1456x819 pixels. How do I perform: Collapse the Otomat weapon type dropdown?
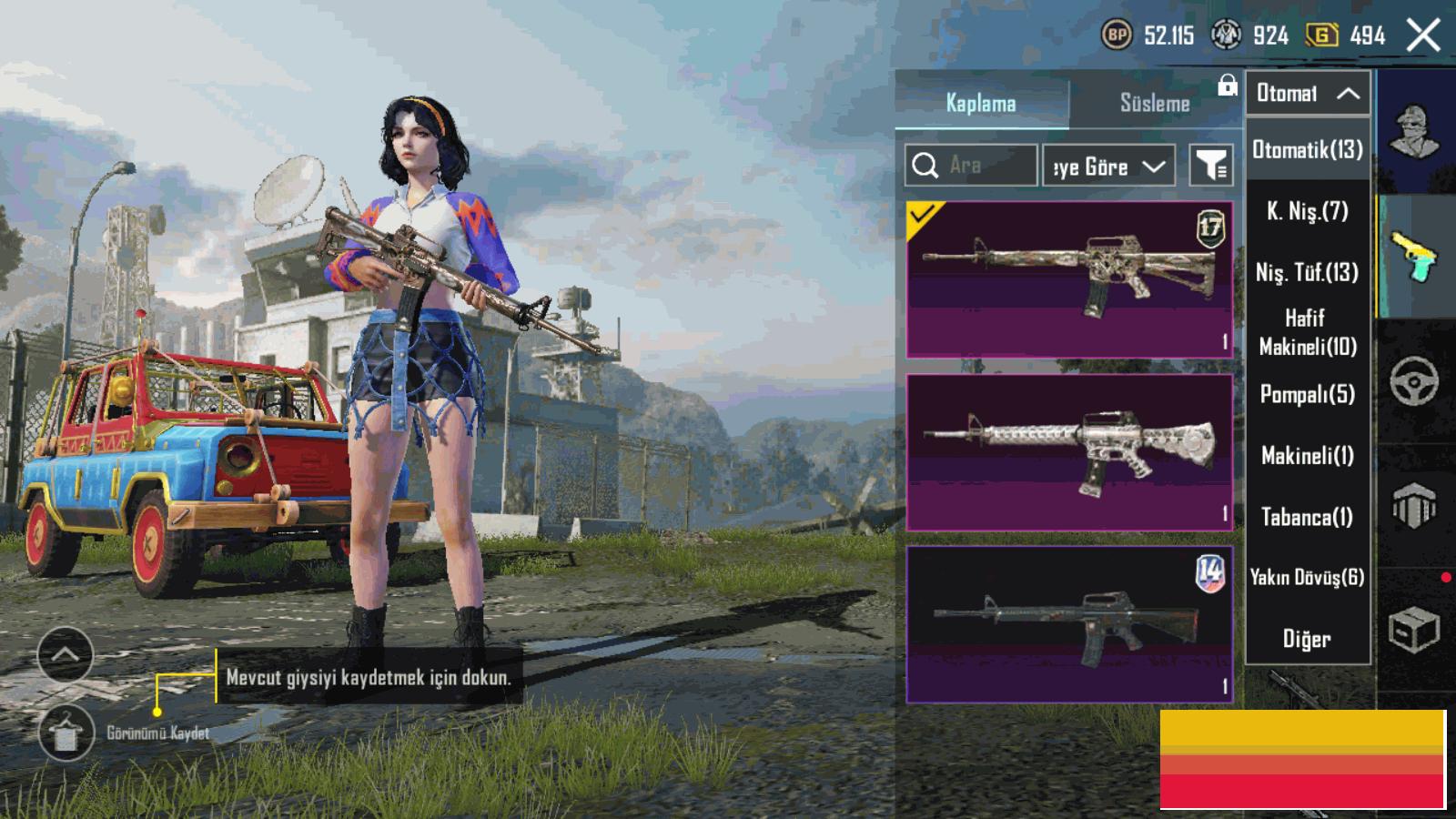click(x=1307, y=93)
